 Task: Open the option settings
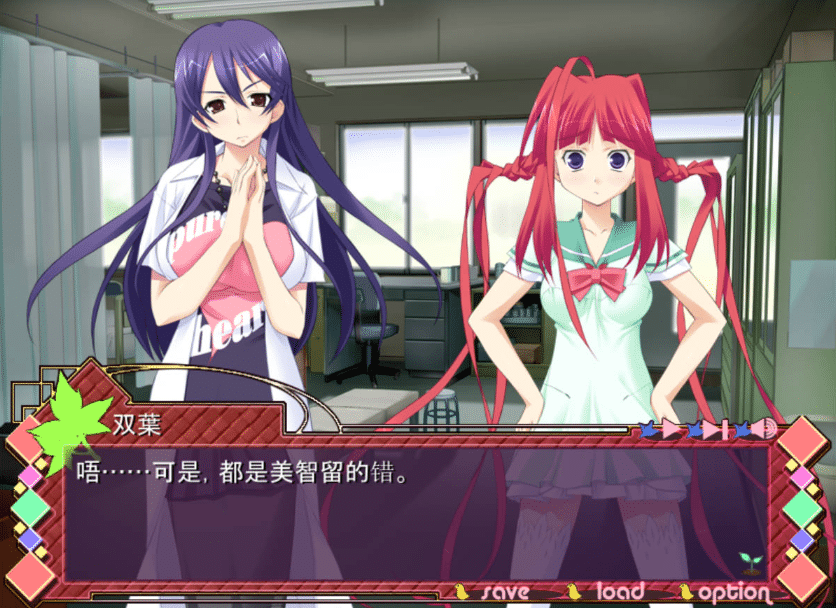pos(734,592)
